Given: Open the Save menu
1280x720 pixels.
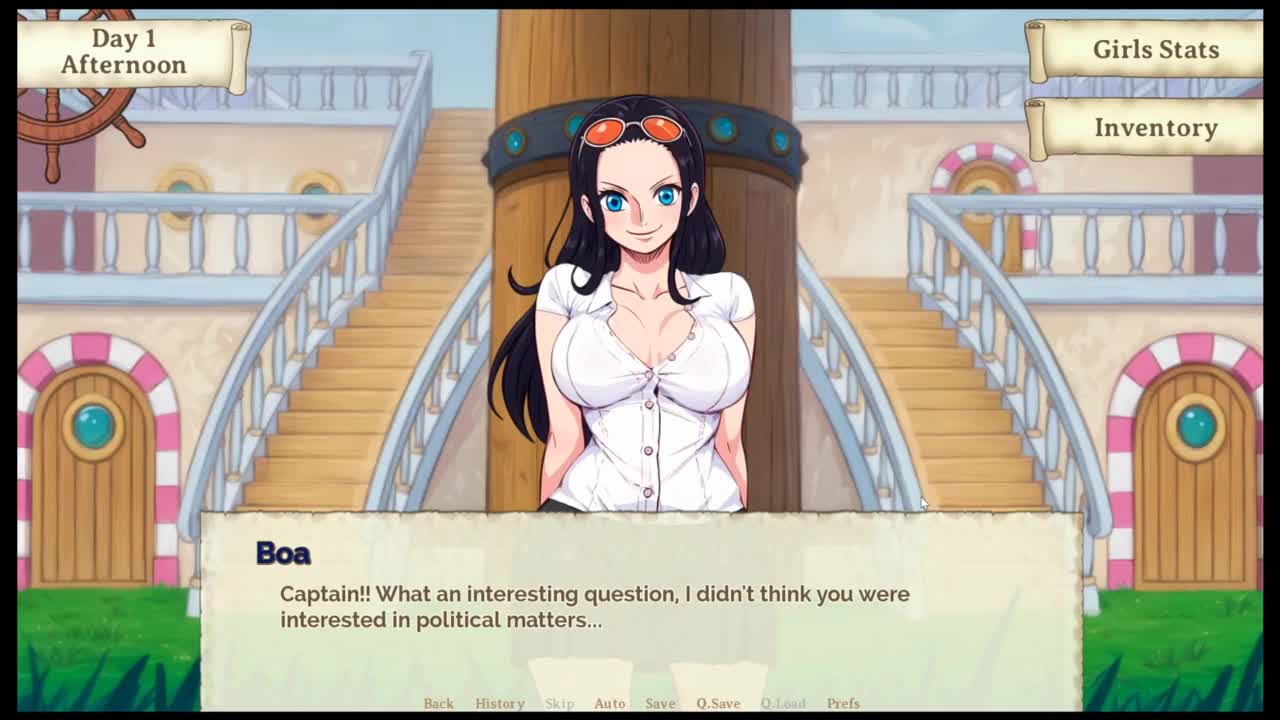Looking at the screenshot, I should point(660,703).
